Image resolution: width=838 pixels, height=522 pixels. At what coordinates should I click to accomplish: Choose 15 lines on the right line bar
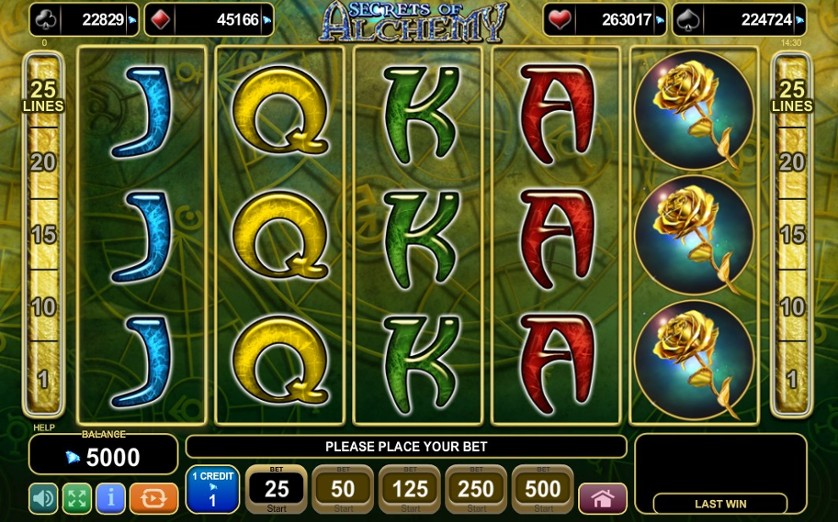(x=792, y=235)
